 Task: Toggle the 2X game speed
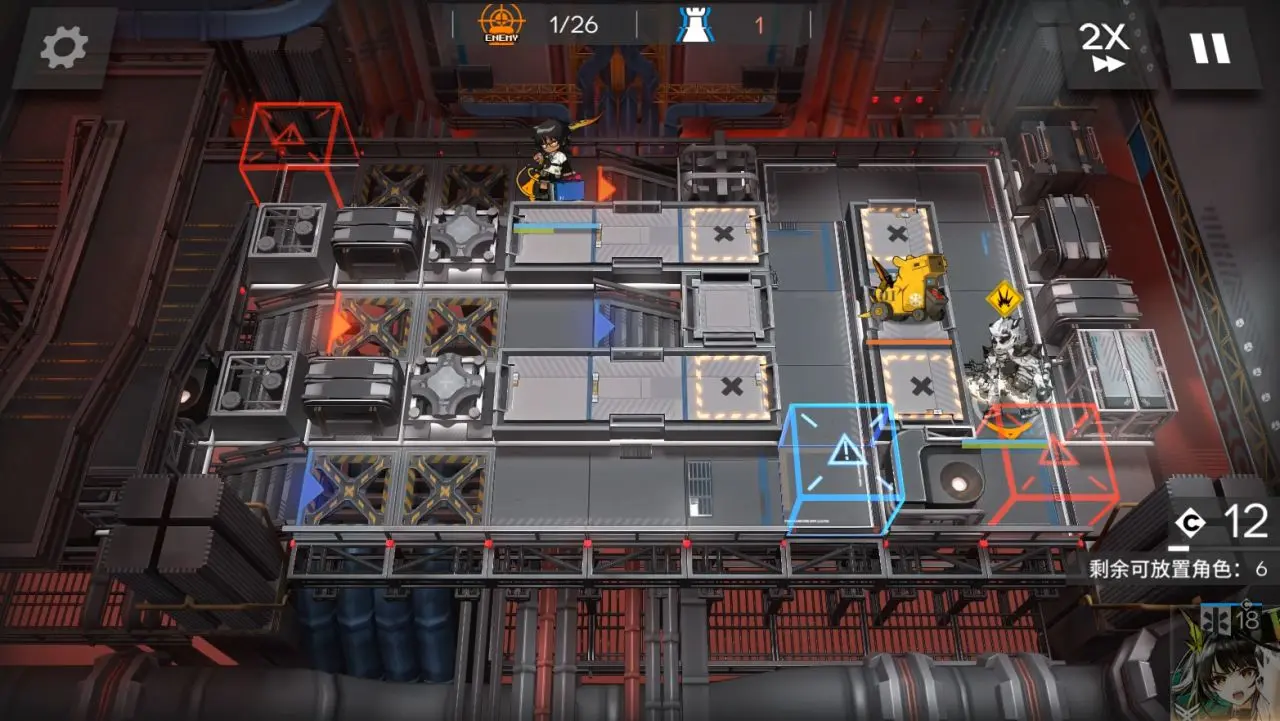pyautogui.click(x=1104, y=47)
